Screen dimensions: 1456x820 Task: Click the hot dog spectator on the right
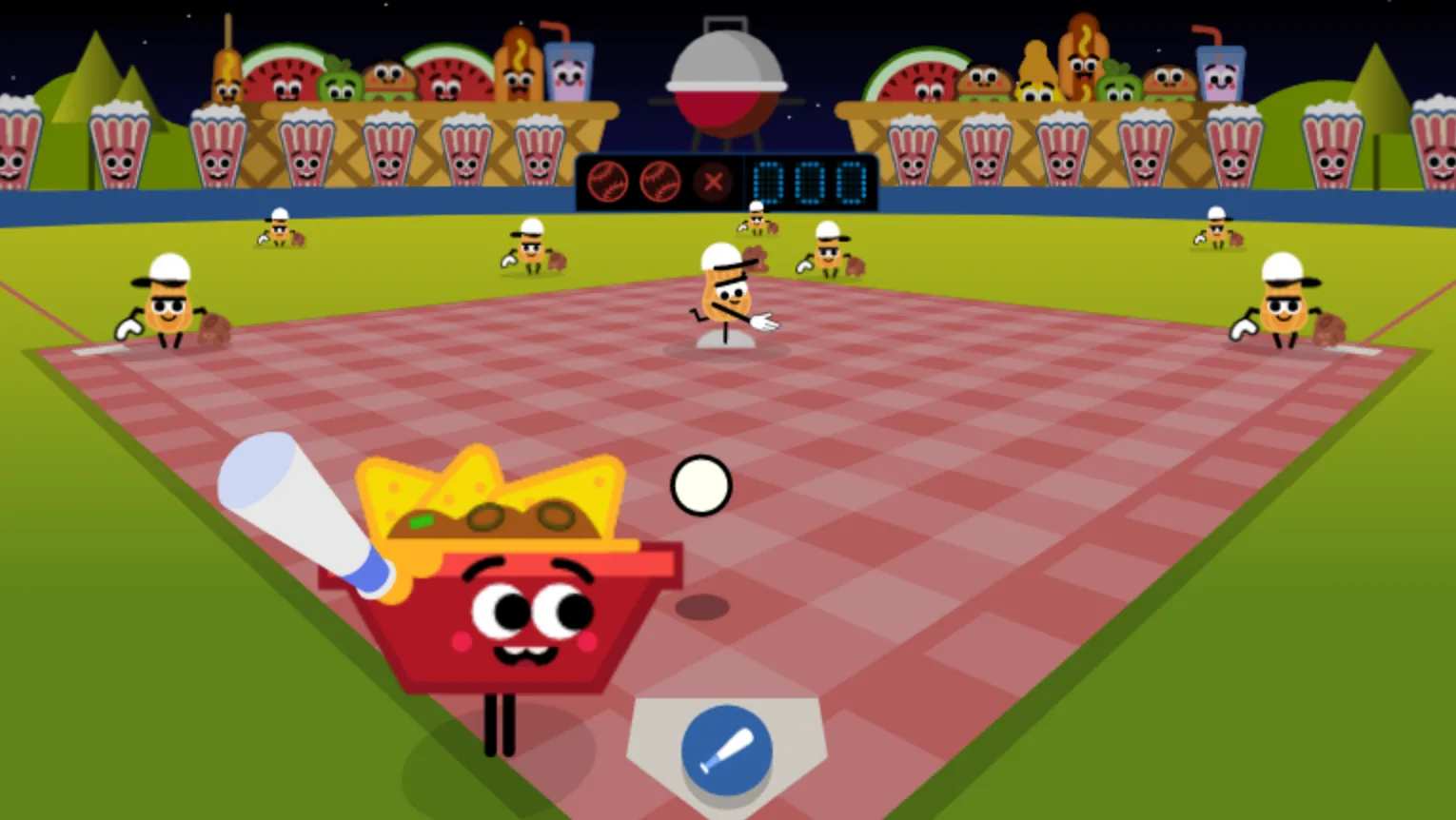click(x=1080, y=67)
